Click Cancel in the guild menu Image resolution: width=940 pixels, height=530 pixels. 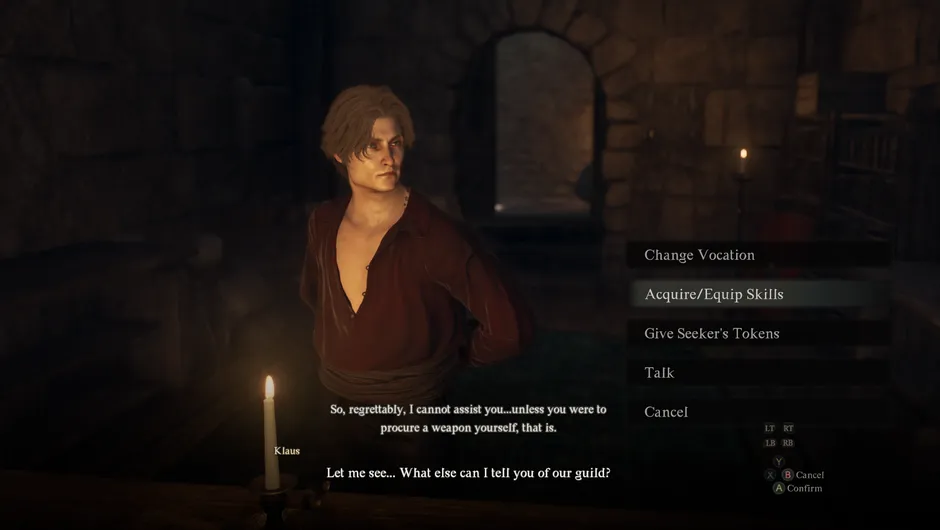click(666, 412)
